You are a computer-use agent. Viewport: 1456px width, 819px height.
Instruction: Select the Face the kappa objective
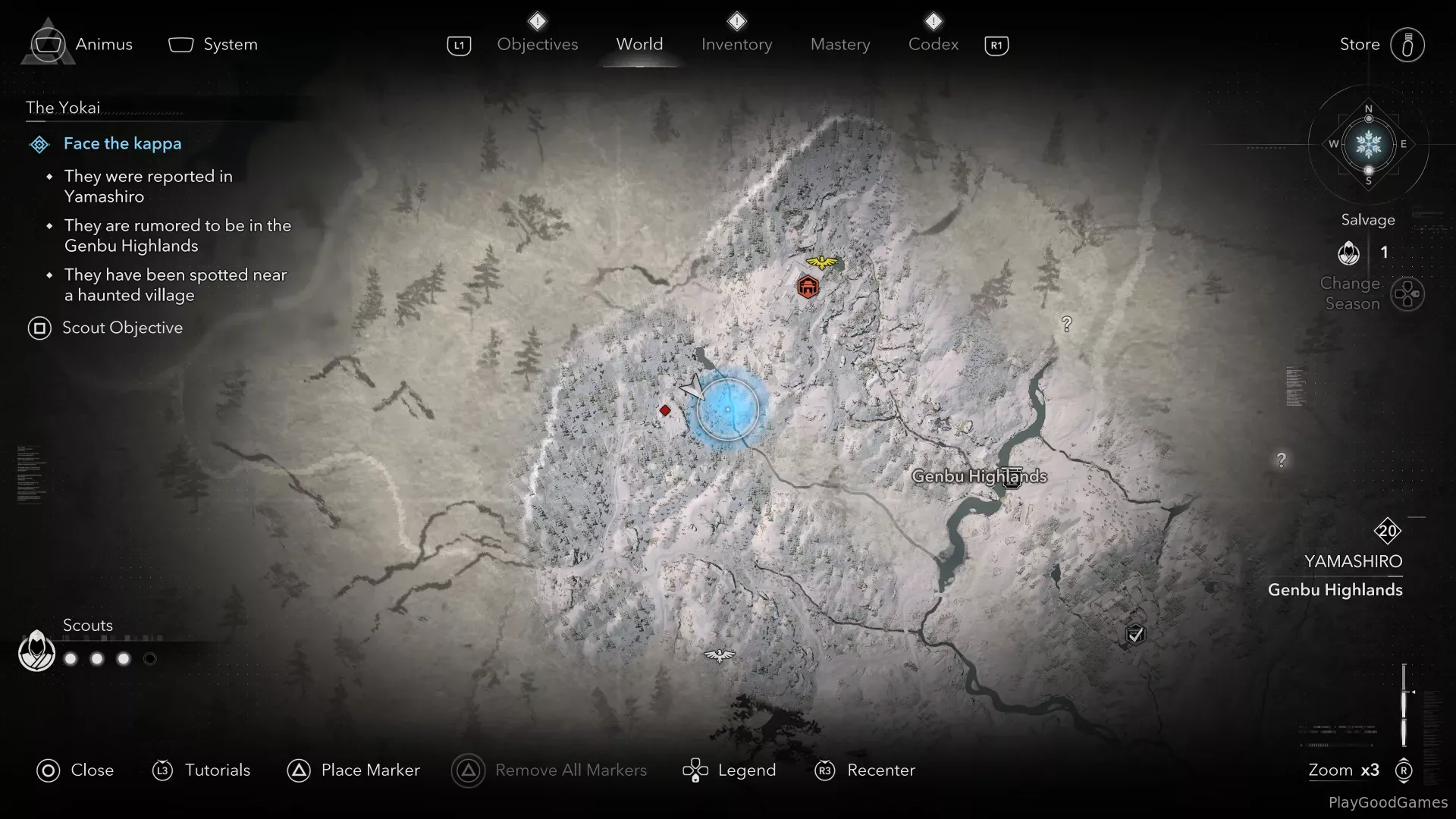[x=122, y=143]
